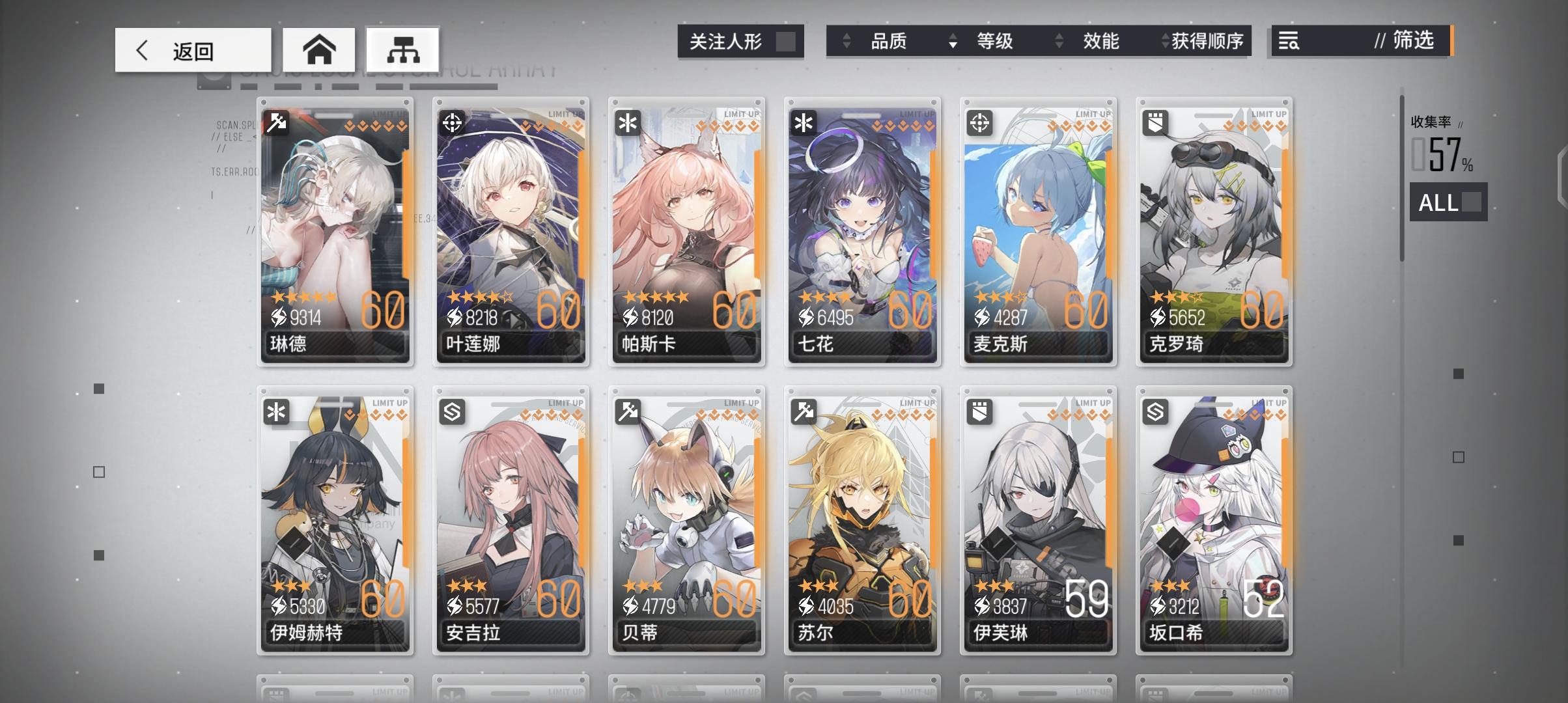Select the 获得顺序 sorting option
This screenshot has width=1568, height=703.
point(1206,41)
